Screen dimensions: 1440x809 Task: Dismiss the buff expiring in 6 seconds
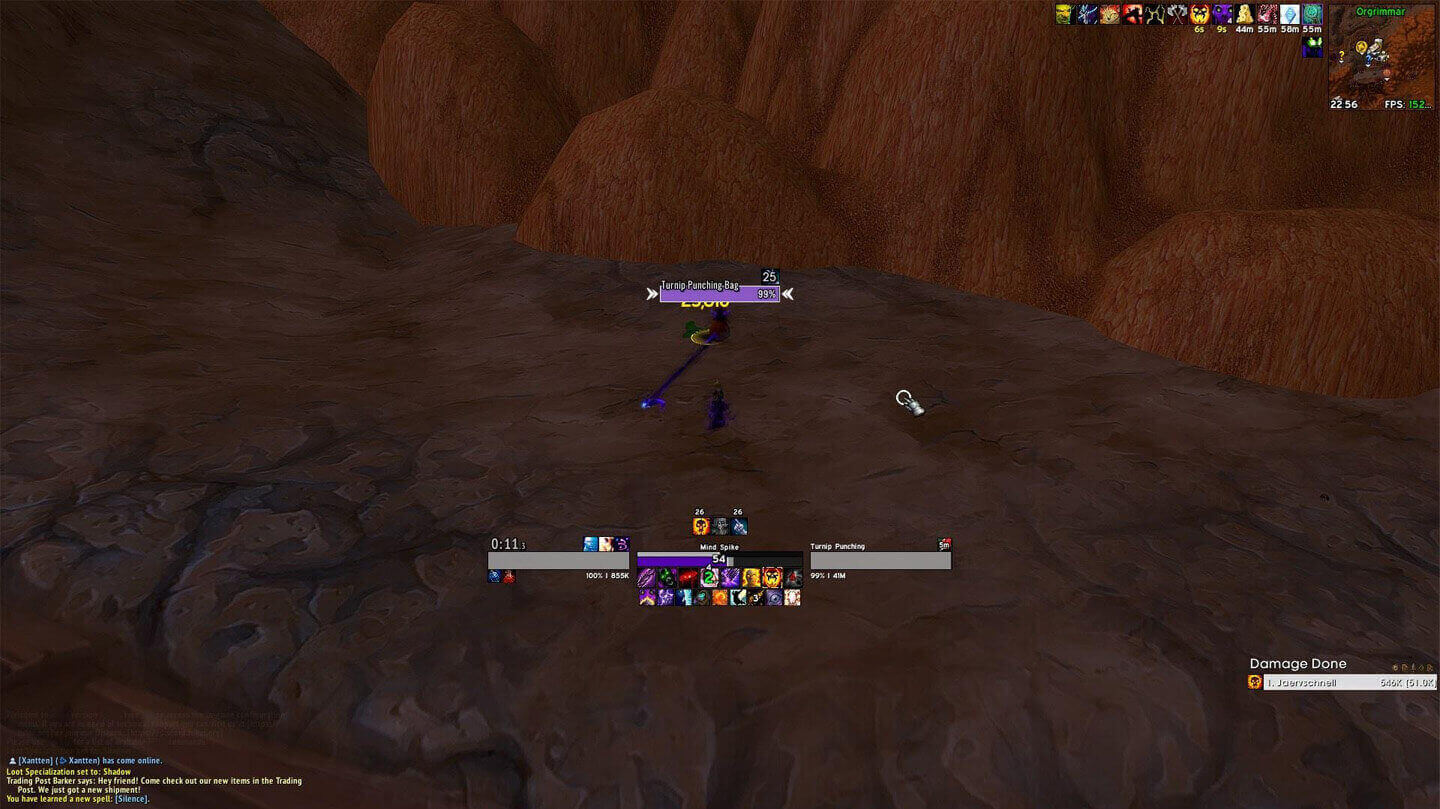1198,14
